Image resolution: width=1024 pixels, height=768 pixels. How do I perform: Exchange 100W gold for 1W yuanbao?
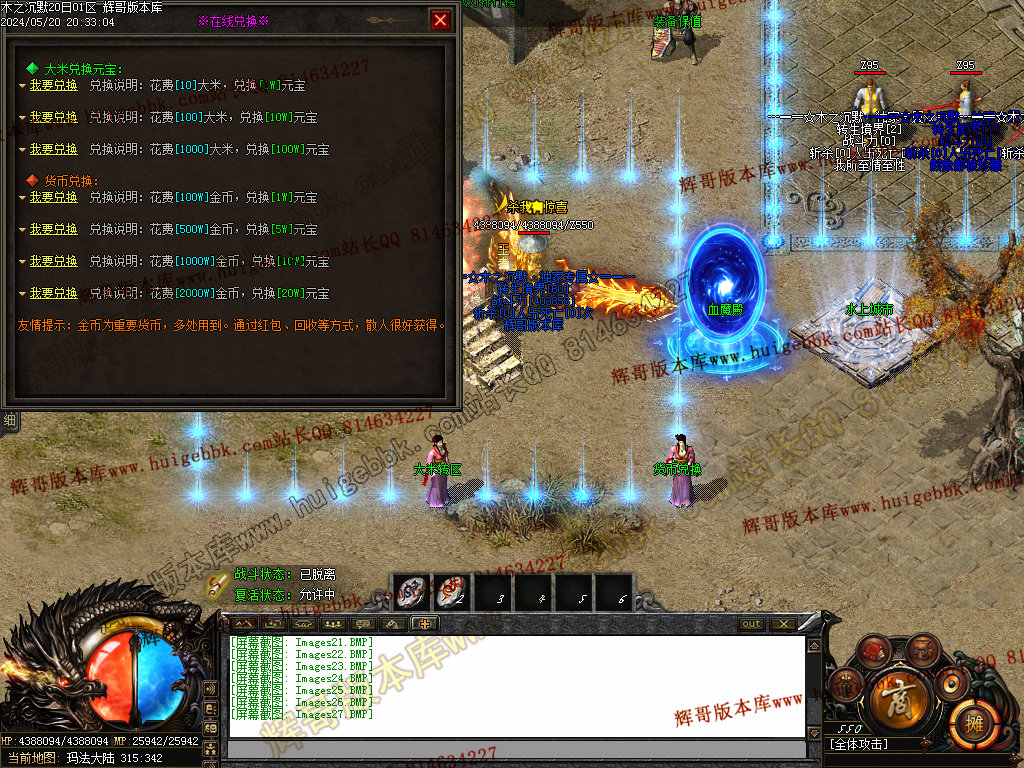click(x=53, y=198)
